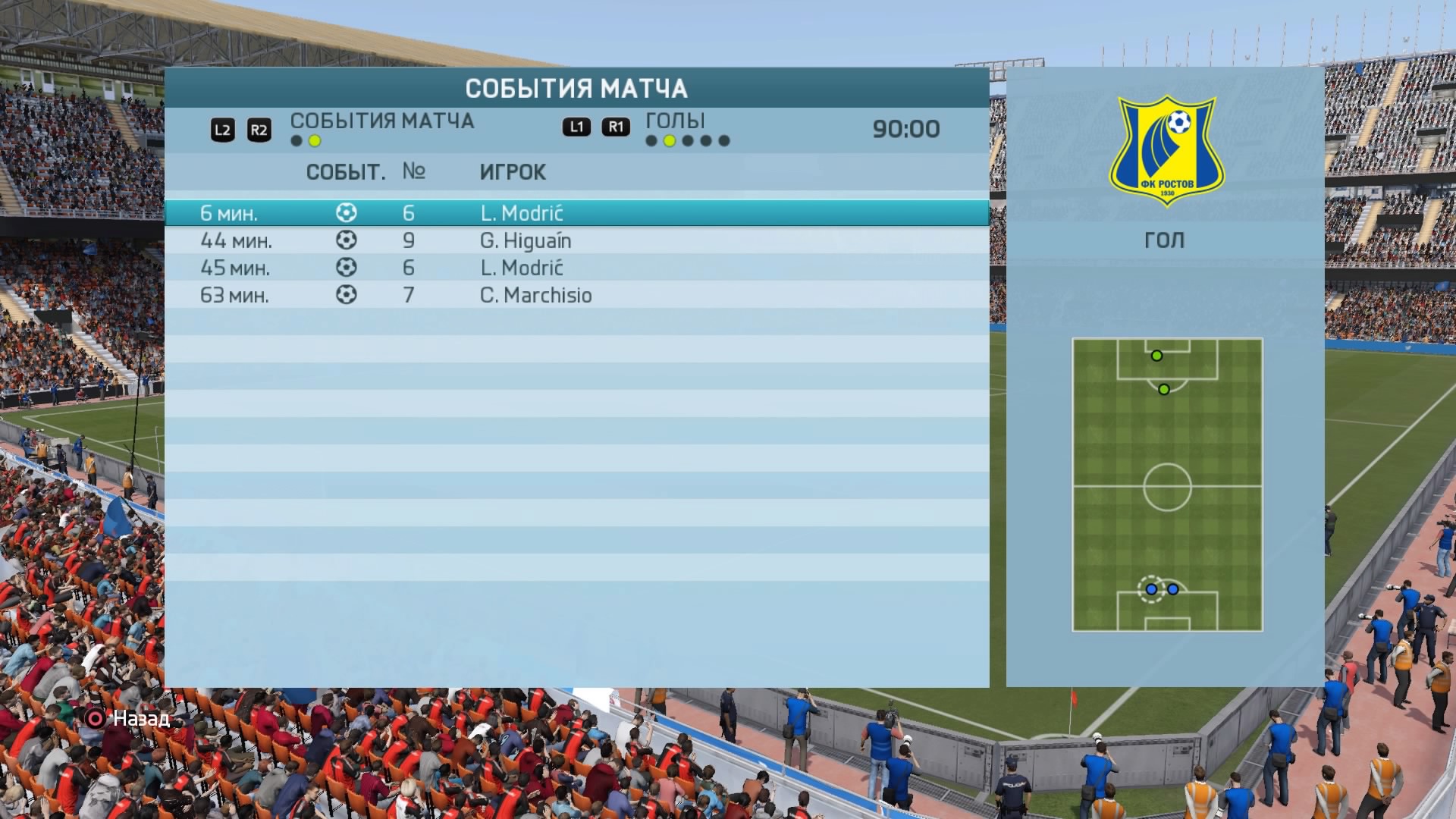Switch to the События матча tab
Image resolution: width=1456 pixels, height=819 pixels.
381,121
